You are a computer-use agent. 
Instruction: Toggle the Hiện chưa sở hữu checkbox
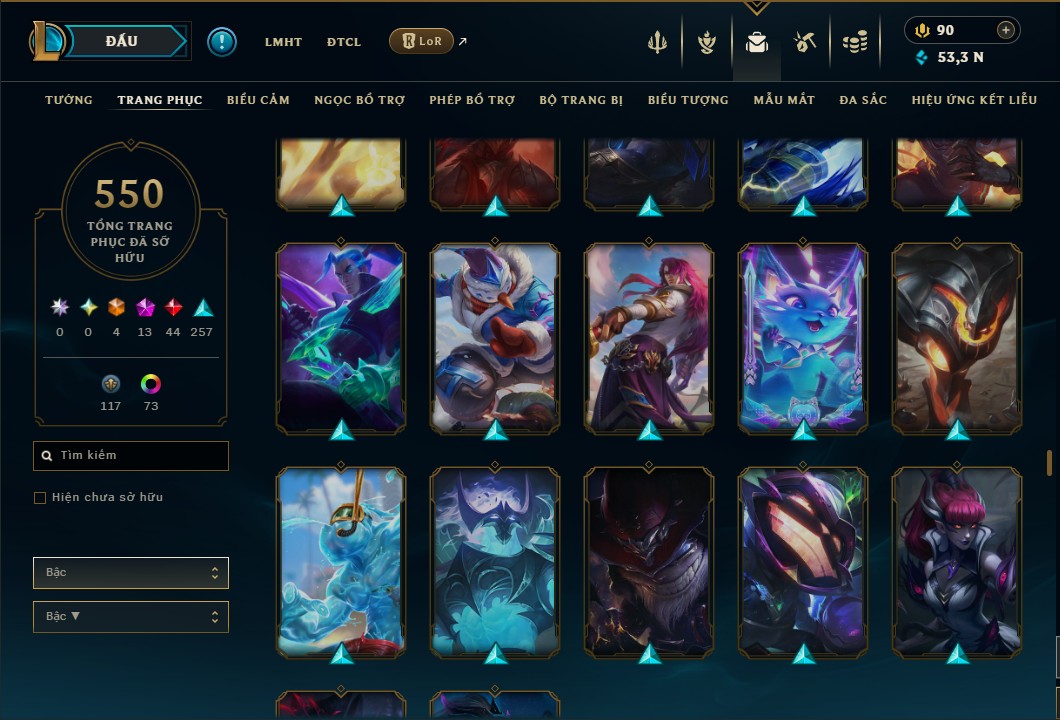(x=40, y=497)
